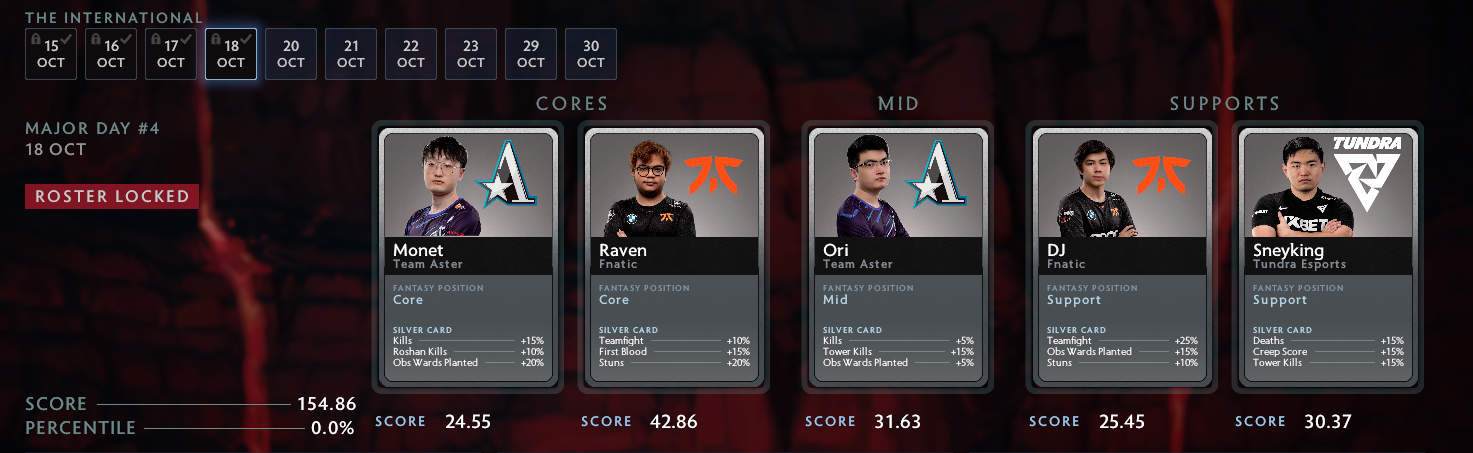
Task: Switch to the 29 OCT day
Action: click(531, 54)
